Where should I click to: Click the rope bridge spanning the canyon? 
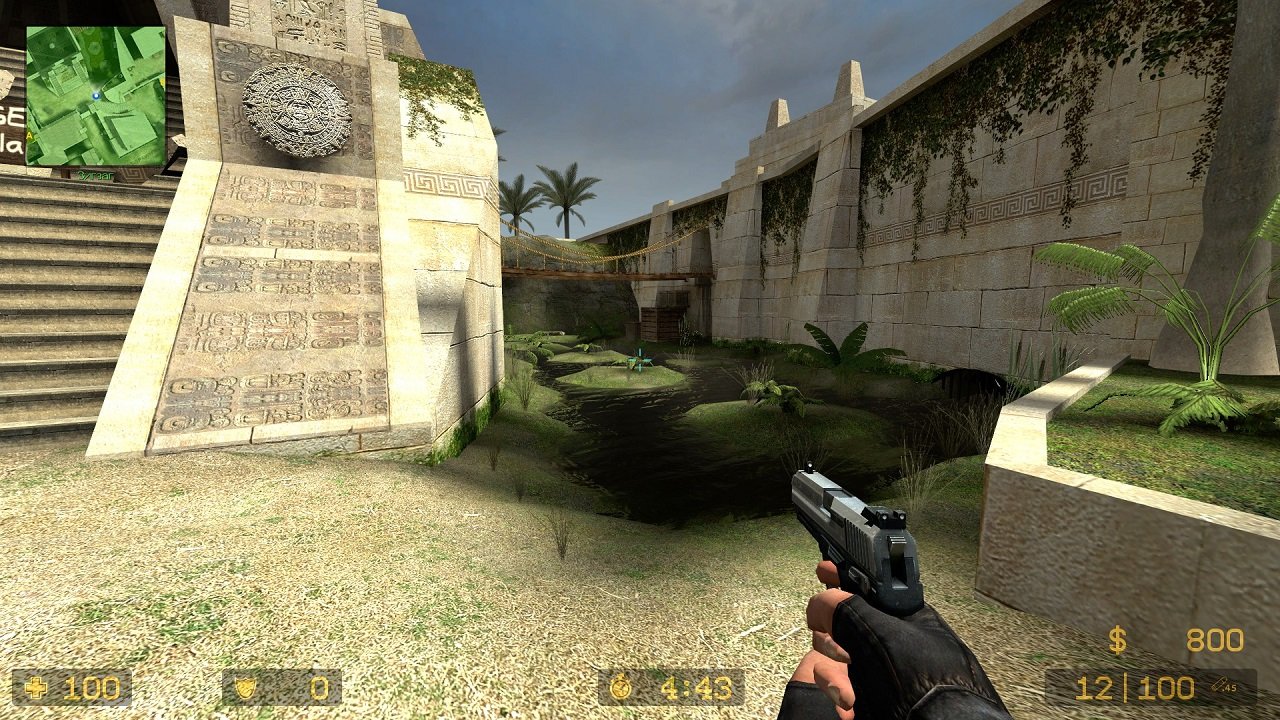coord(590,267)
